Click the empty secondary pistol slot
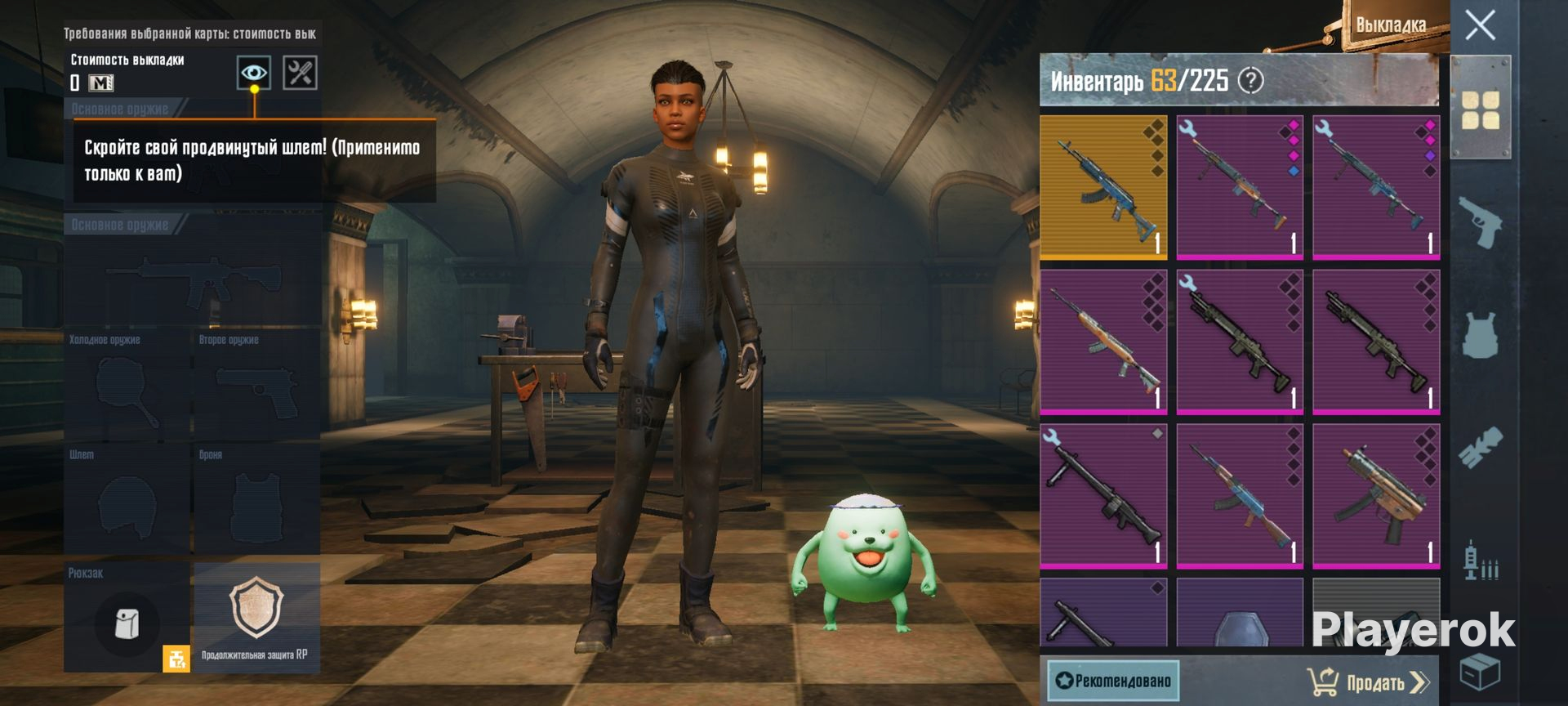This screenshot has height=706, width=1568. (256, 388)
